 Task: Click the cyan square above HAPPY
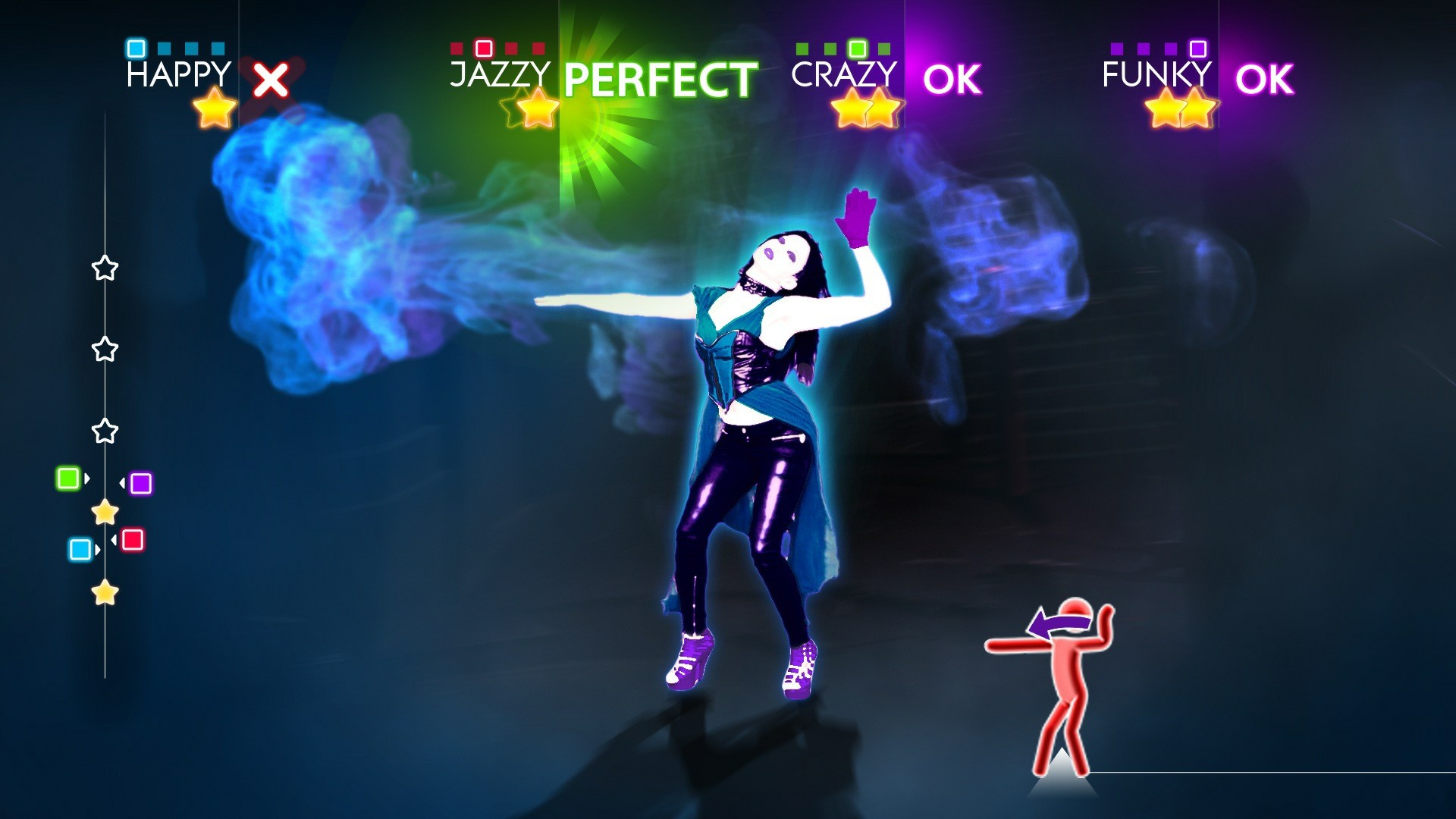tap(136, 47)
